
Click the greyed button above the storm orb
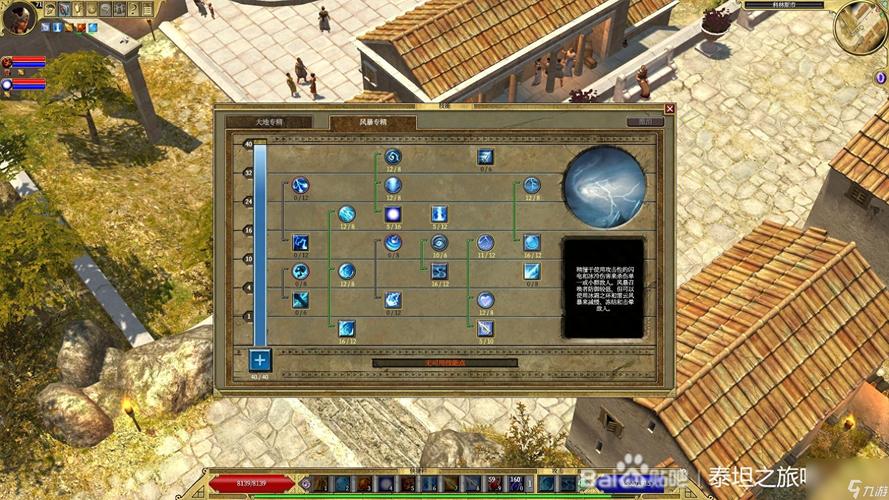tap(645, 122)
